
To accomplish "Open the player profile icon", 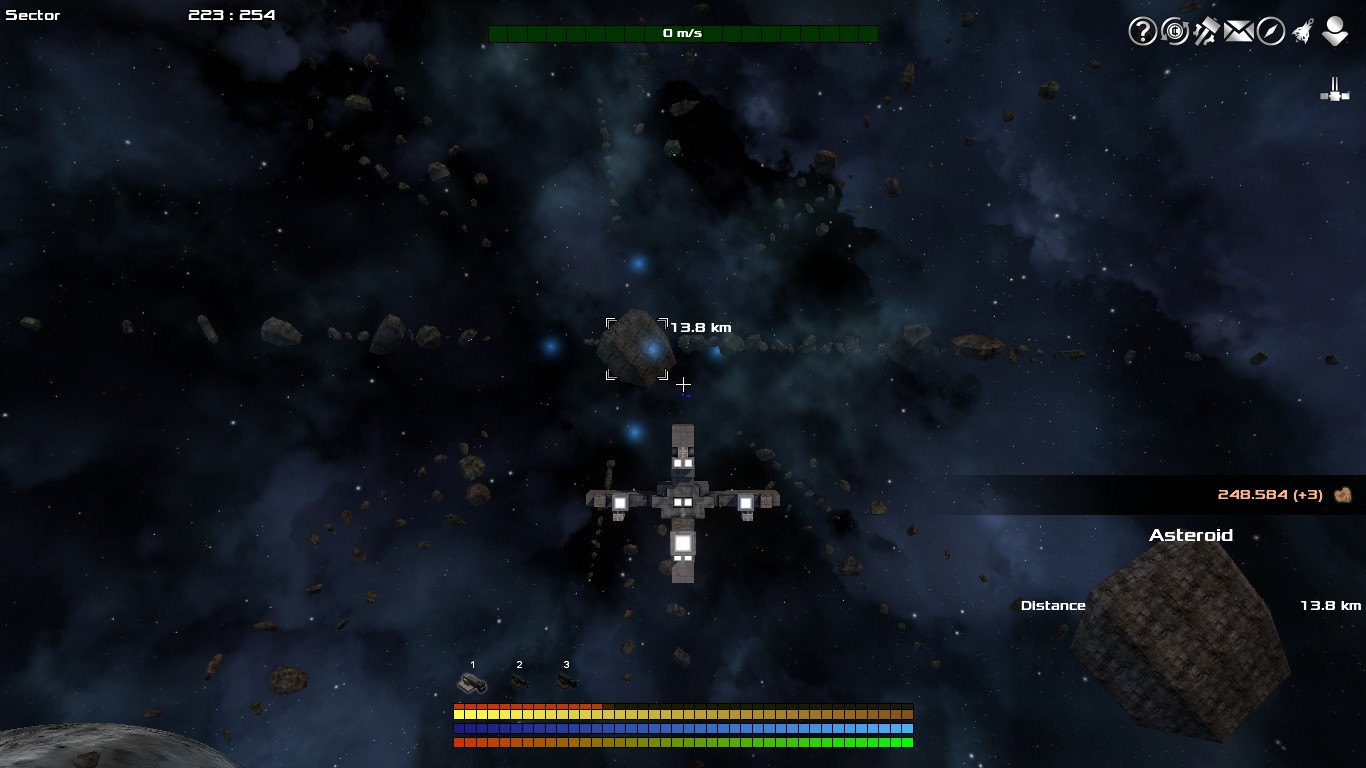I will 1334,31.
